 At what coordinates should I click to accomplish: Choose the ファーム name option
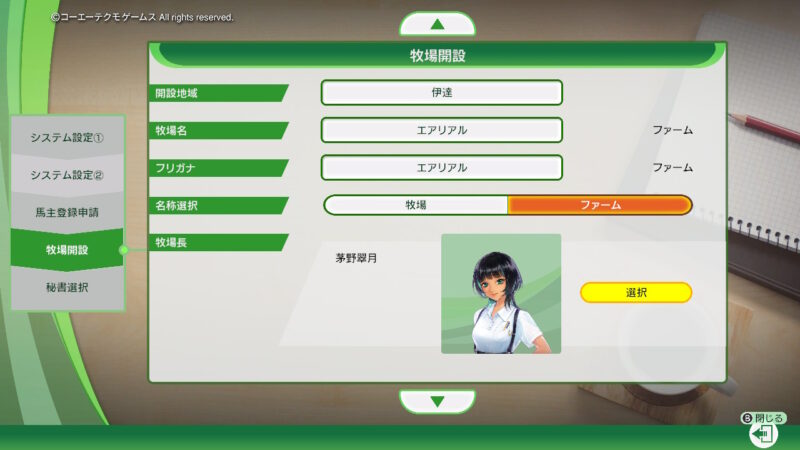[600, 205]
